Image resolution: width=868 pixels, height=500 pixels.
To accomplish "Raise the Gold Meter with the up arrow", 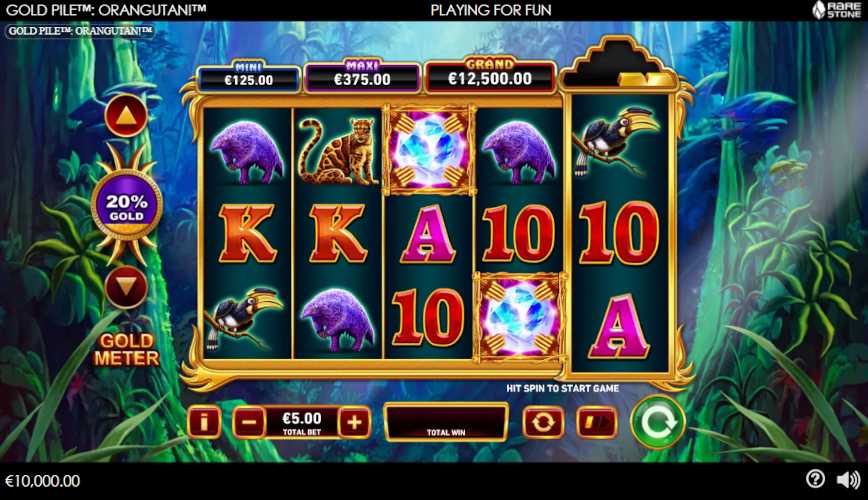I will [x=126, y=119].
